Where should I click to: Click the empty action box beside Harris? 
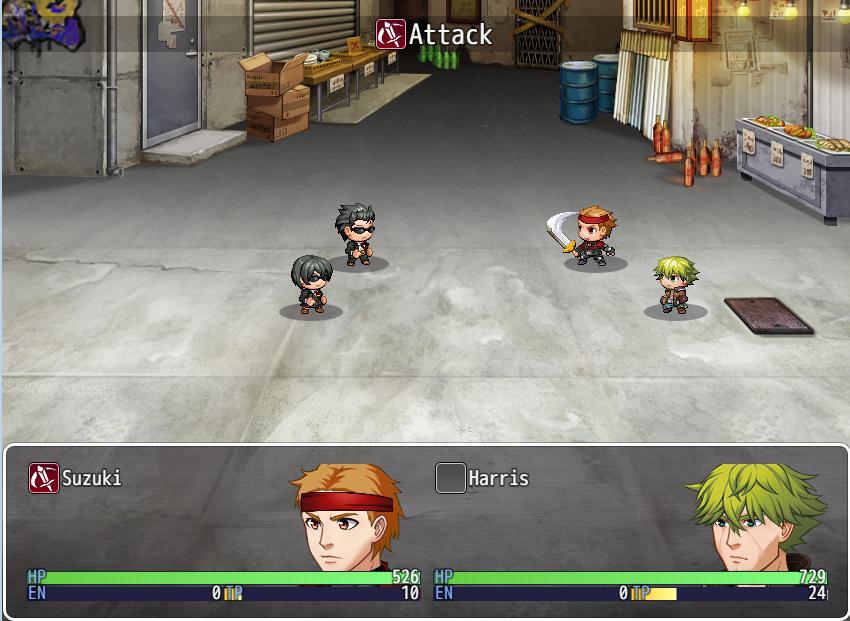point(451,478)
